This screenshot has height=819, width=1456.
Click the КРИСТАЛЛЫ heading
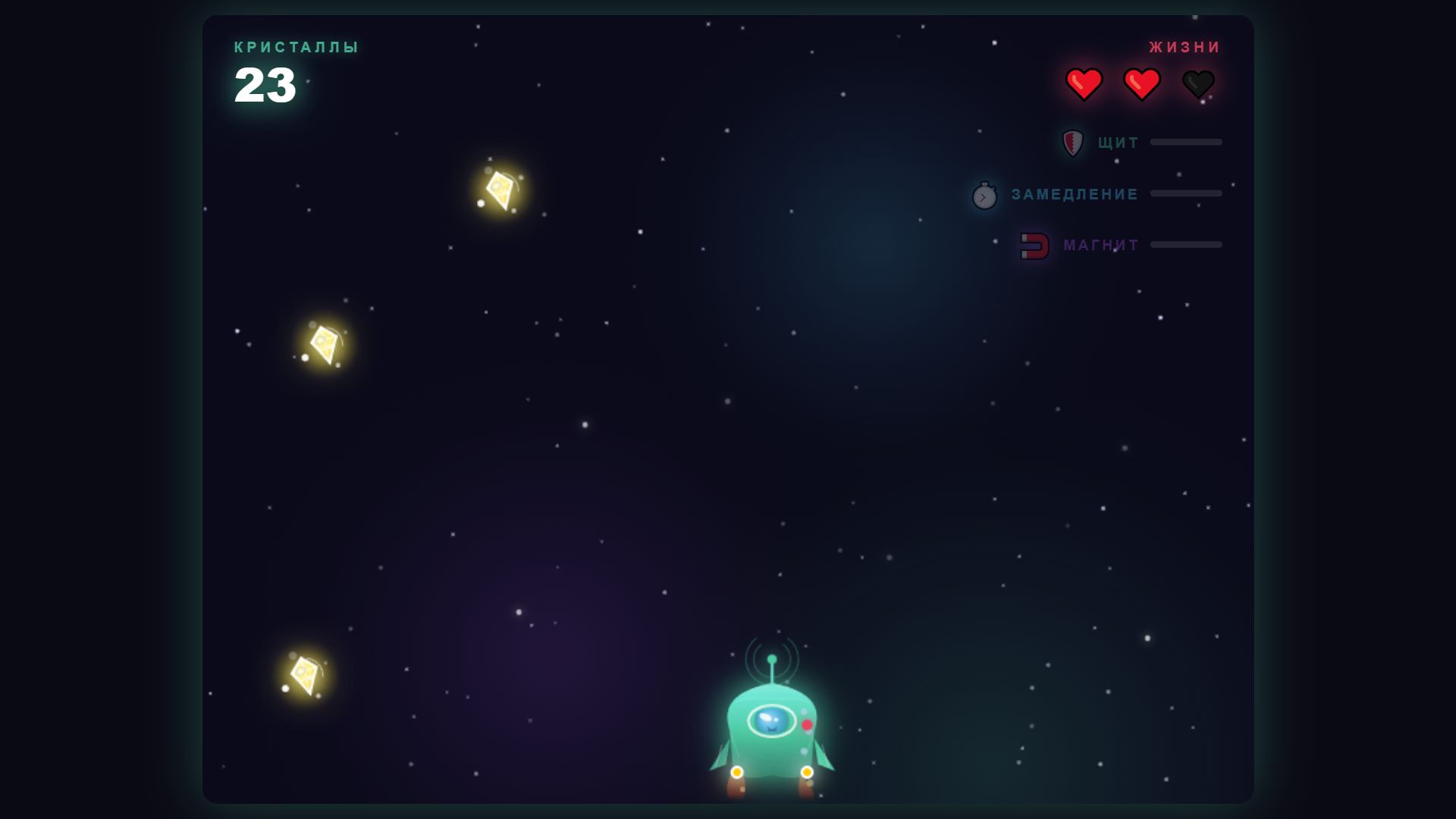point(296,47)
